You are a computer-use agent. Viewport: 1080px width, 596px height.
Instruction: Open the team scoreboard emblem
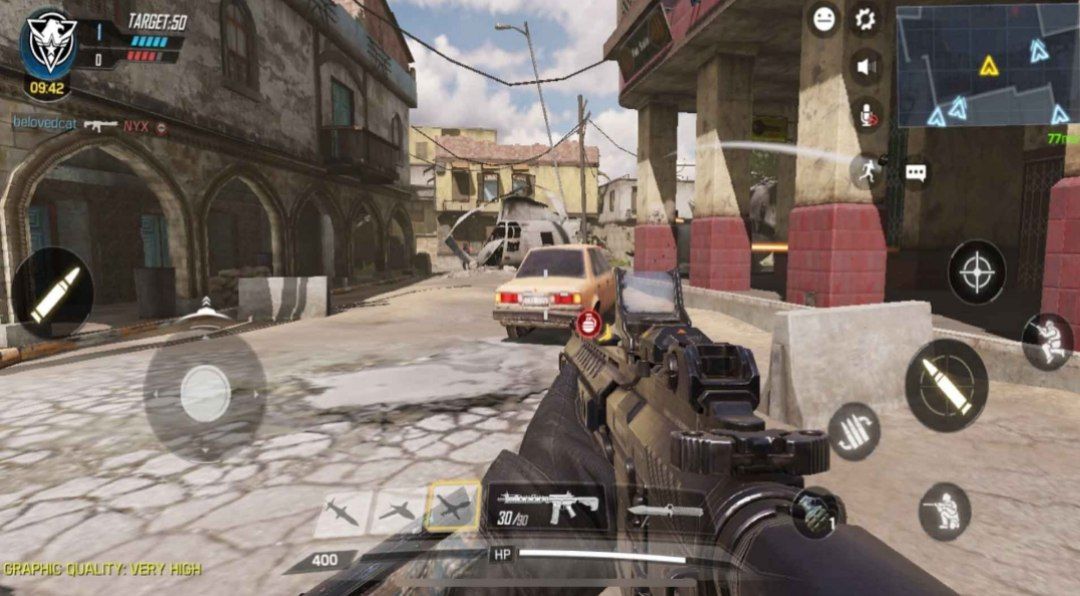click(x=49, y=42)
